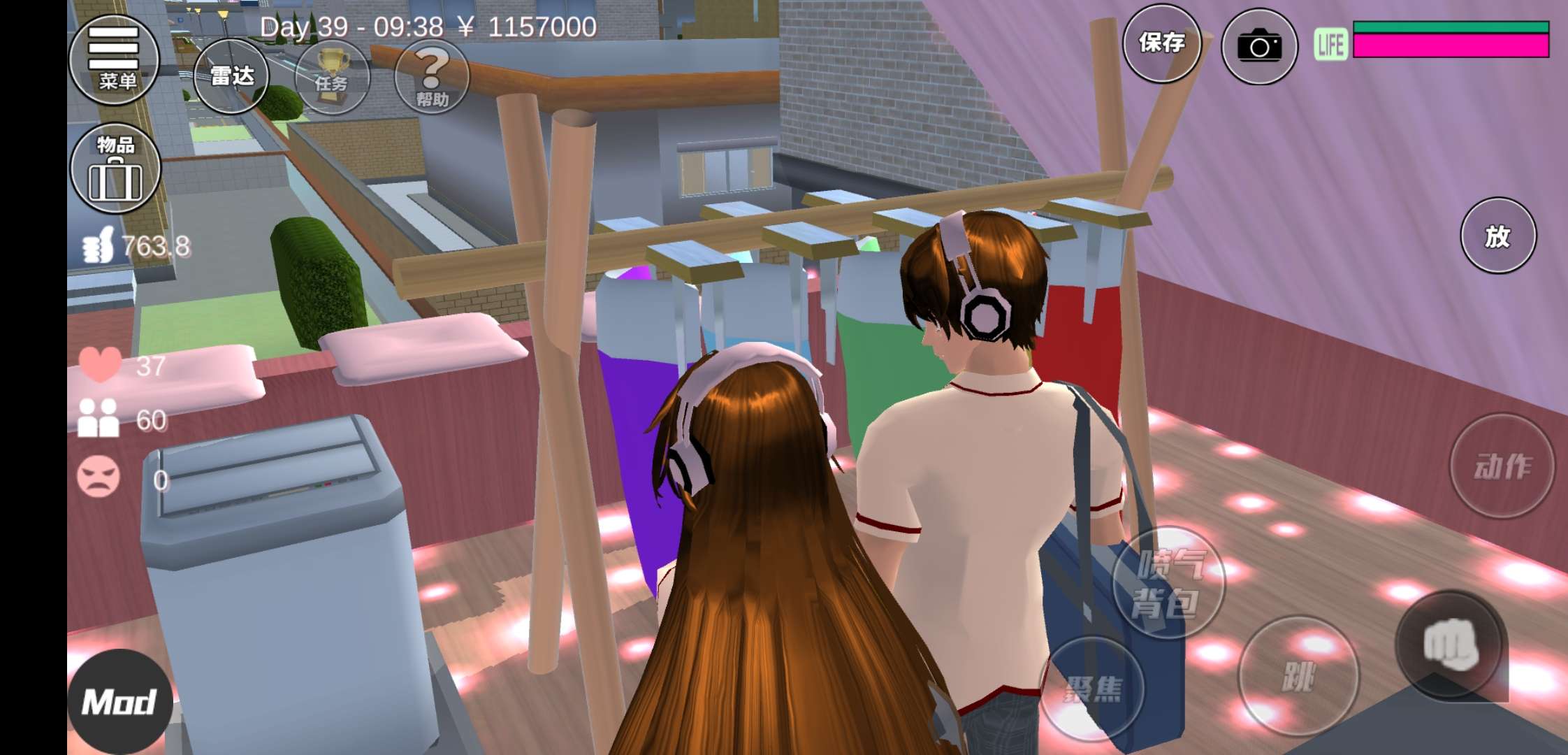
Task: Open the 菜单 hamburger menu
Action: pyautogui.click(x=114, y=59)
